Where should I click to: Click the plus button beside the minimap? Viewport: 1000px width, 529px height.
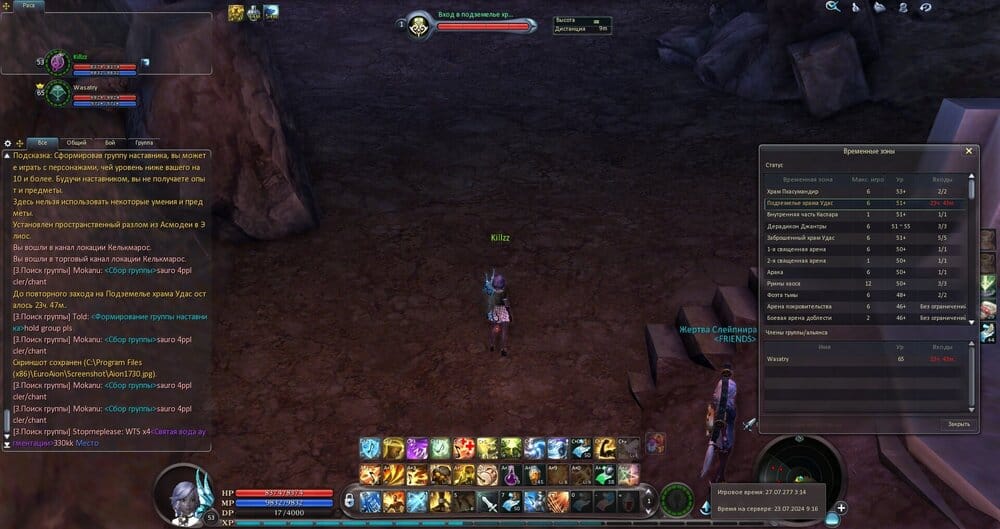click(x=842, y=507)
